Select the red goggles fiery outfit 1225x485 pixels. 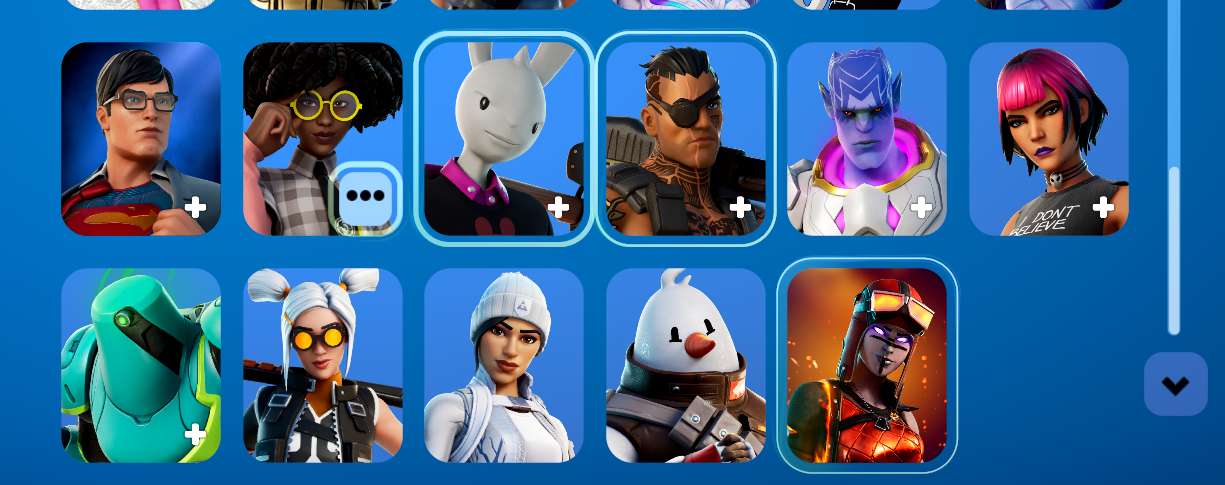coord(866,365)
